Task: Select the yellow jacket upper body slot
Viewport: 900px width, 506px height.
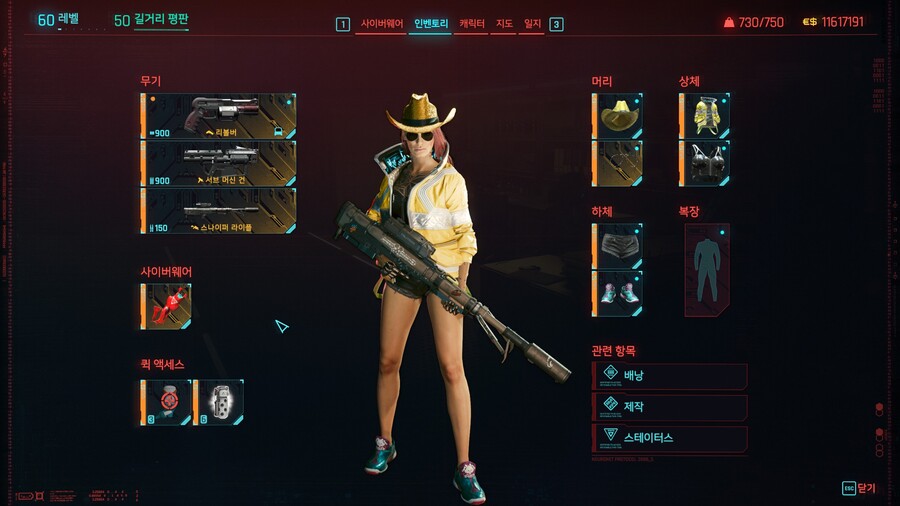Action: (x=705, y=116)
